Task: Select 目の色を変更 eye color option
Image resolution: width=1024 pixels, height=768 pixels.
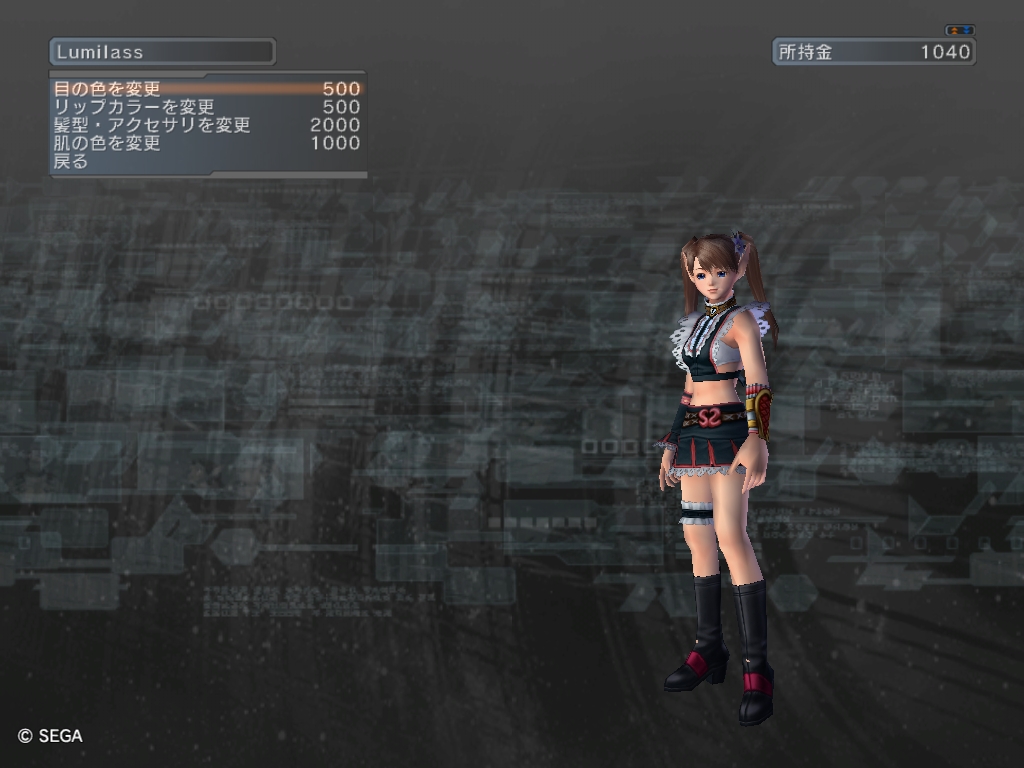Action: click(x=107, y=89)
